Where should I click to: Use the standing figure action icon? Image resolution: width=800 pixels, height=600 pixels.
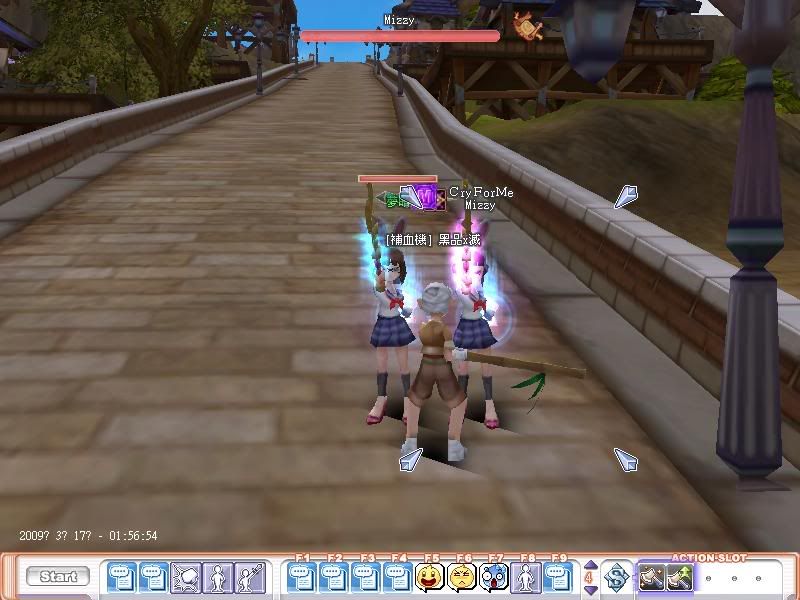[217, 577]
